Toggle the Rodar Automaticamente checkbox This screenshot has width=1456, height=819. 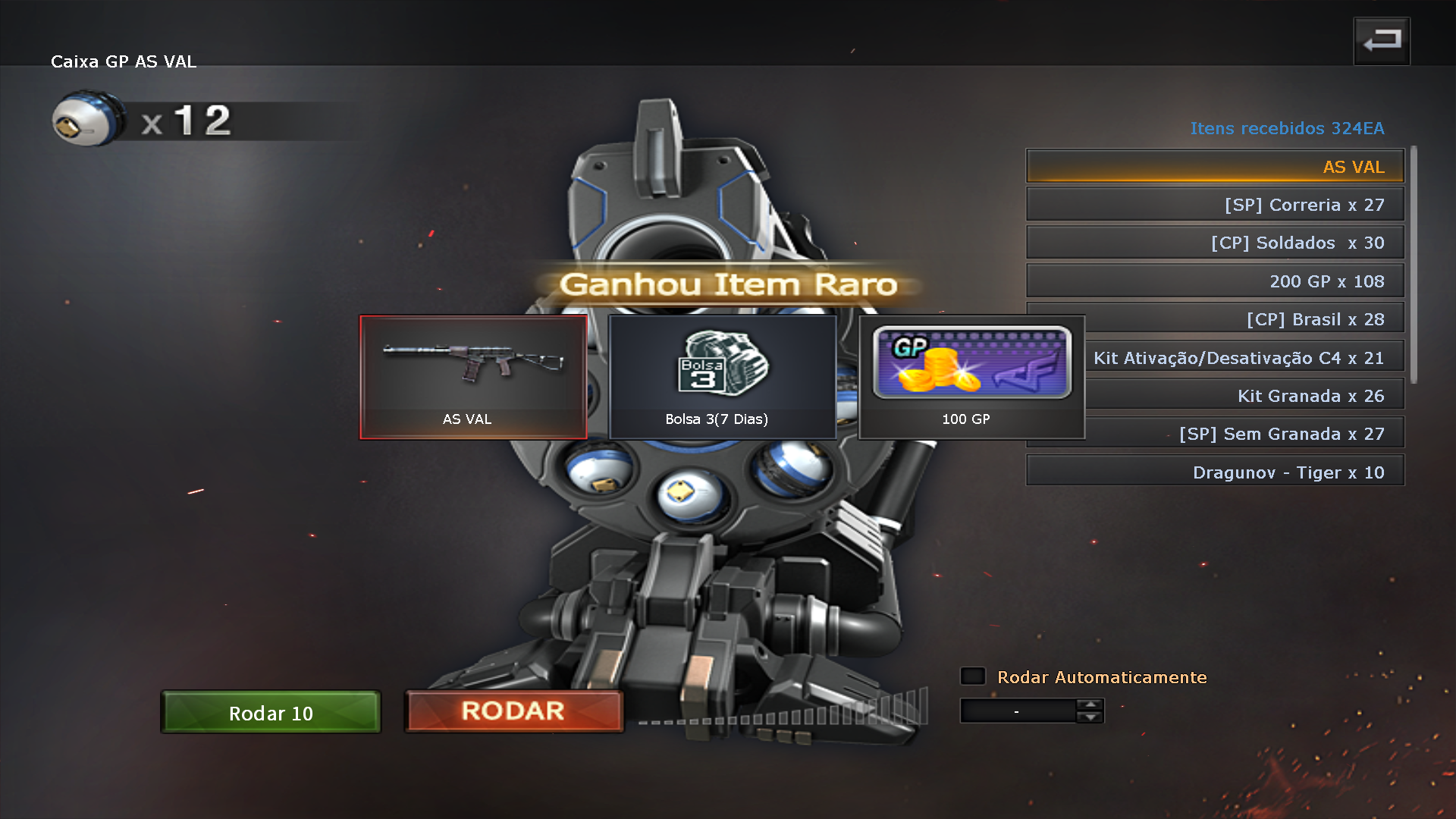[973, 676]
